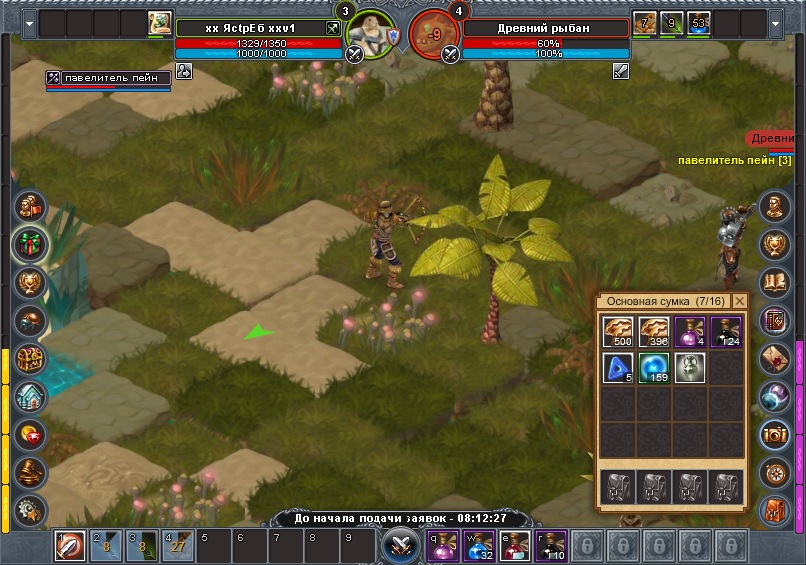Image resolution: width=806 pixels, height=565 pixels.
Task: Select the bread stack of 396
Action: tap(654, 332)
